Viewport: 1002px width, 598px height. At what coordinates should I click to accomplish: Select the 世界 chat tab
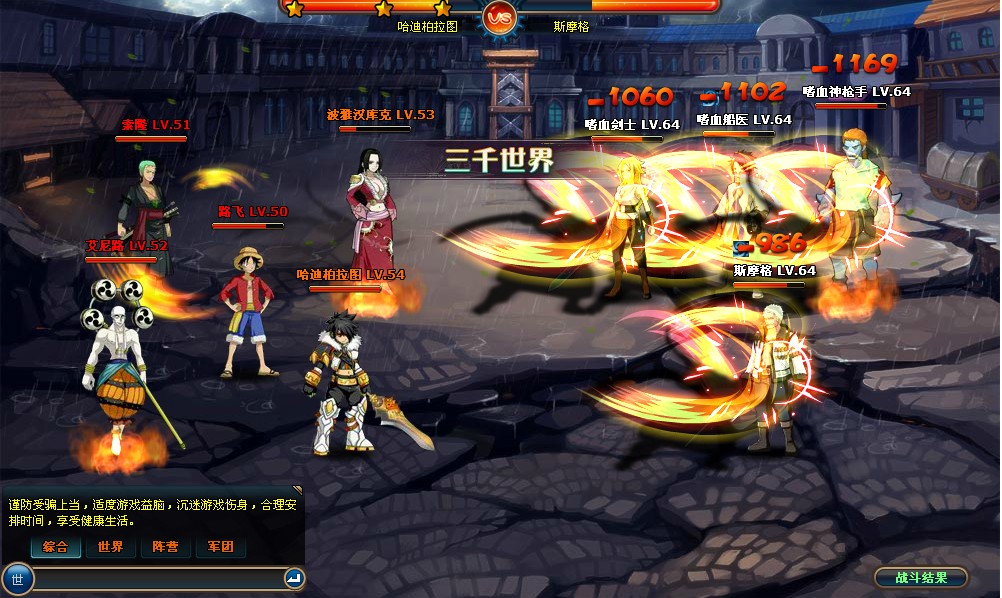coord(110,547)
